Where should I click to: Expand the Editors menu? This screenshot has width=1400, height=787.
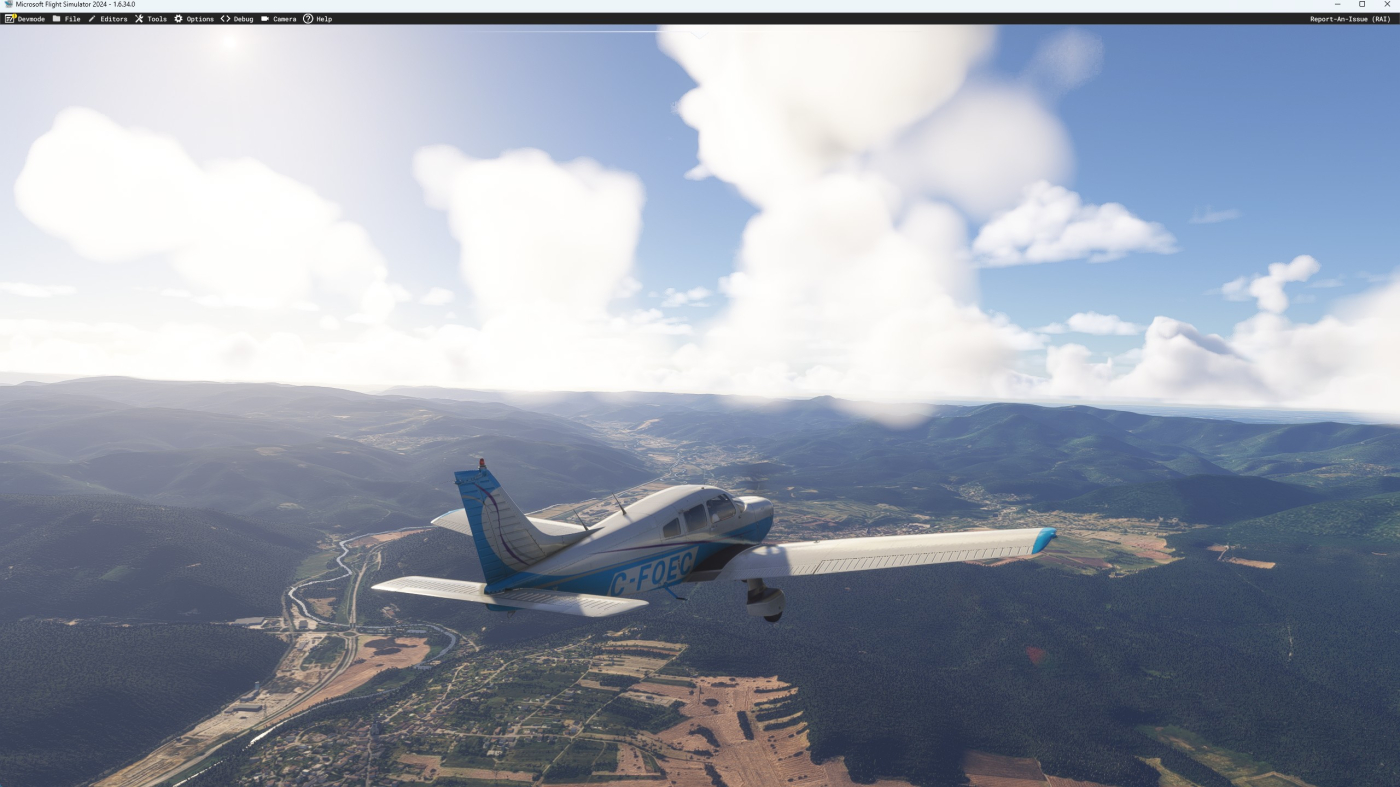pyautogui.click(x=108, y=19)
